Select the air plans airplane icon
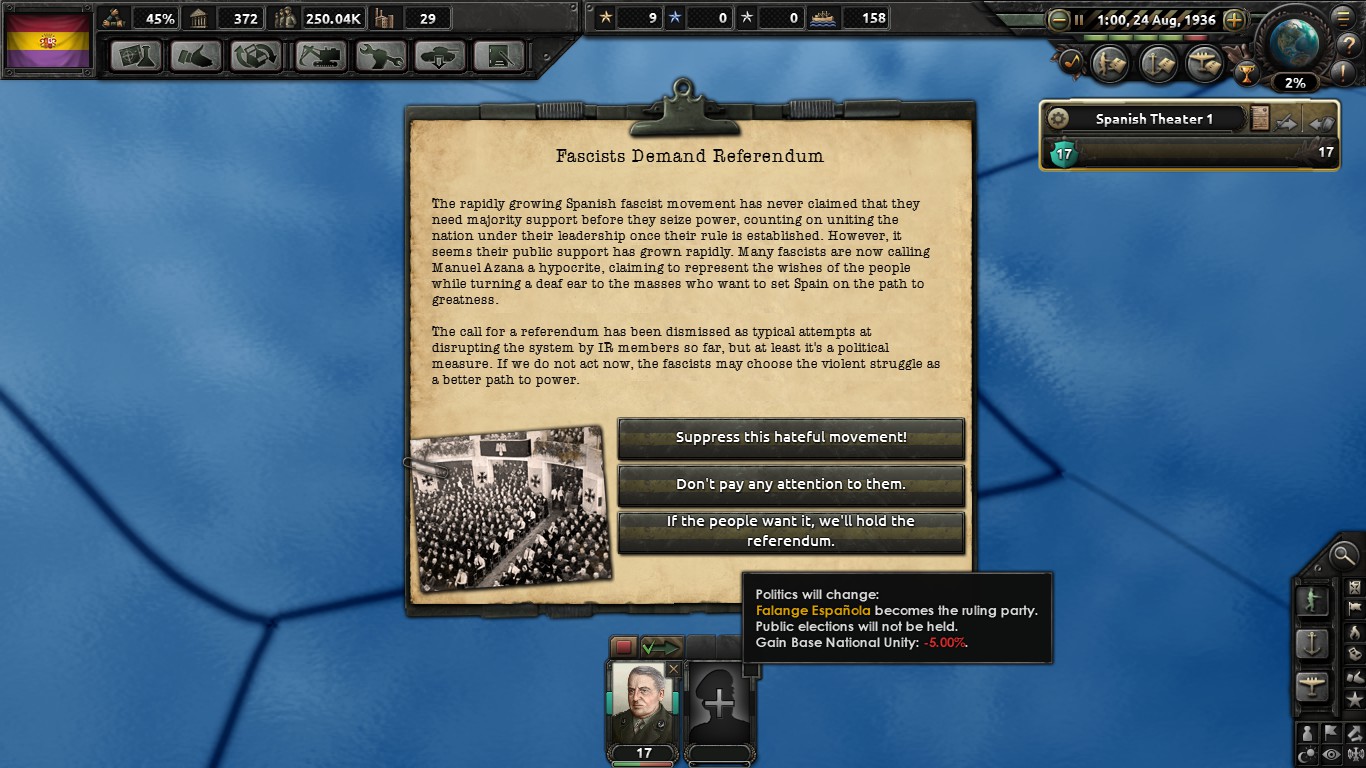Screen dimensions: 1366x768 (x=1312, y=685)
